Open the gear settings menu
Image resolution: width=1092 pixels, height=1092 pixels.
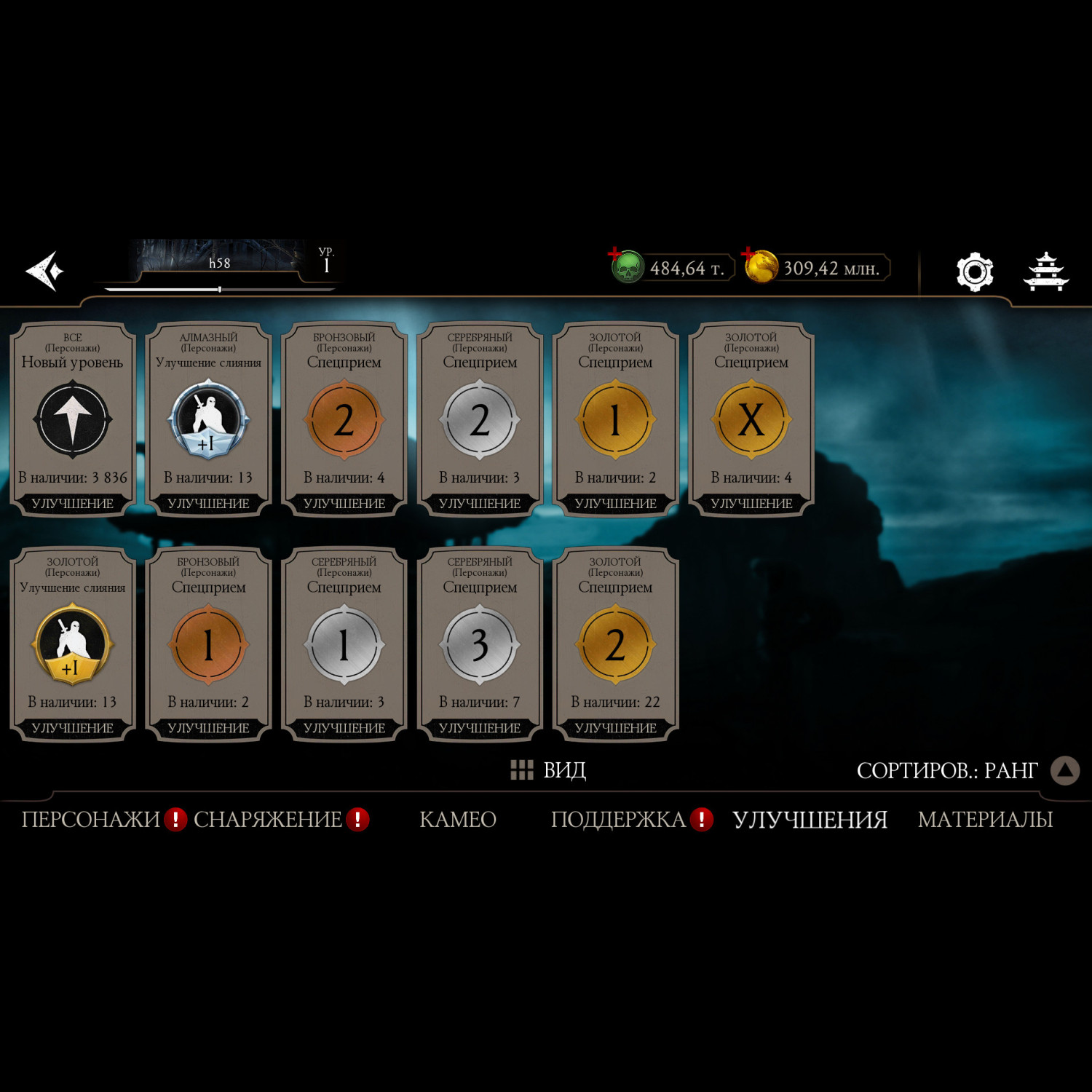pos(974,272)
